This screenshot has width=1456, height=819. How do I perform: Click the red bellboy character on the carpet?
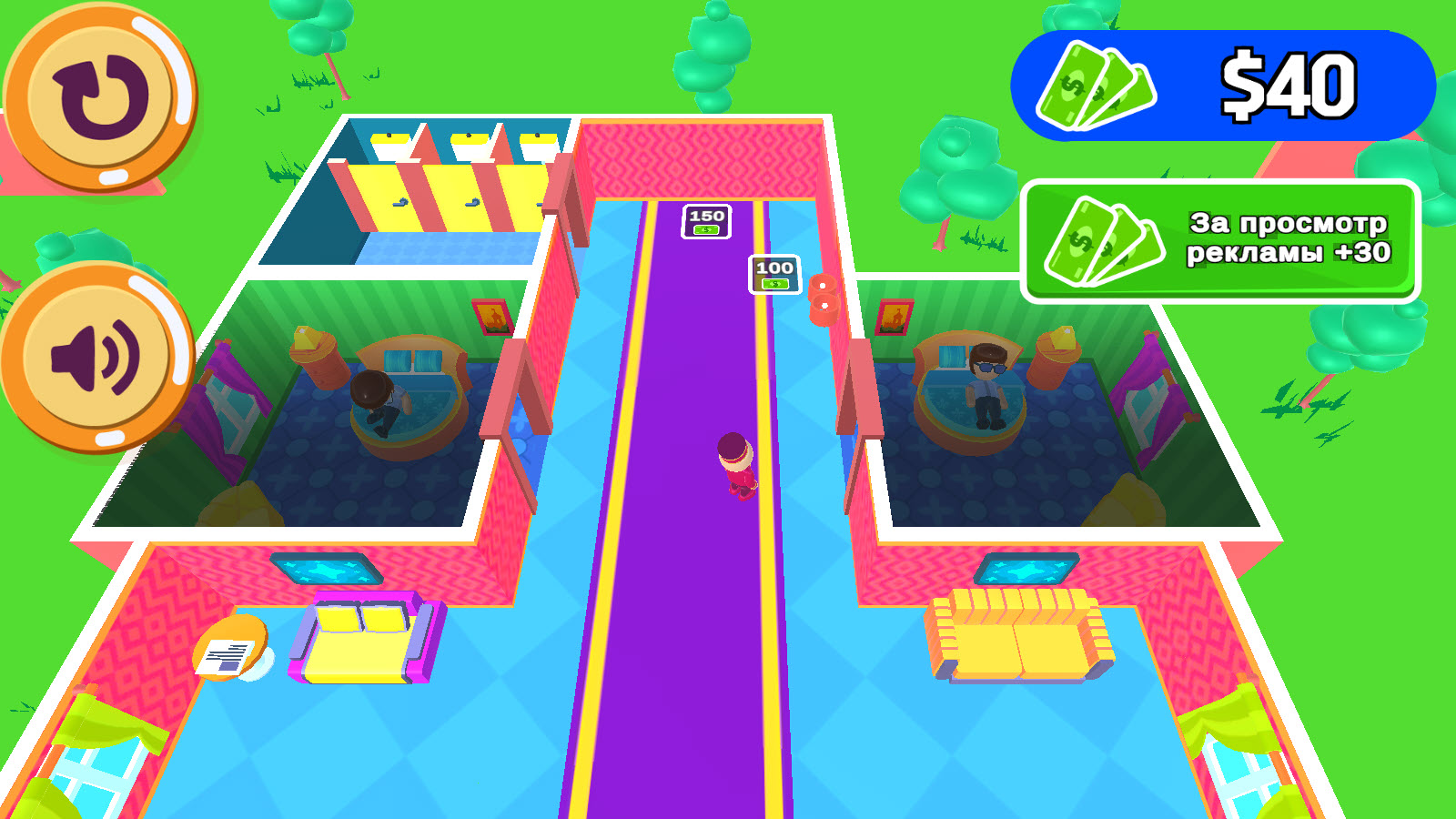tap(735, 464)
